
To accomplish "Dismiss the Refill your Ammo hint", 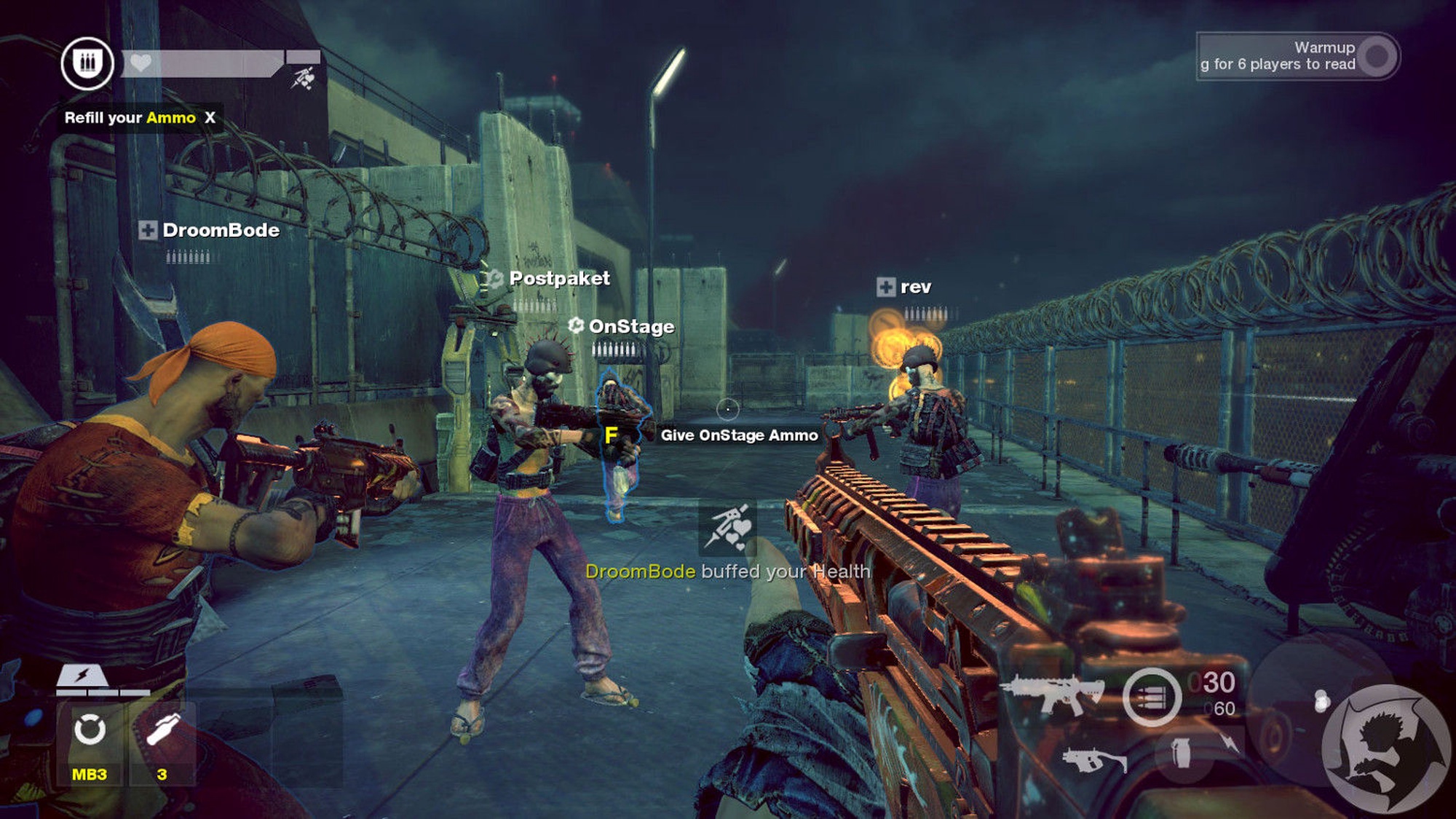I will pyautogui.click(x=210, y=118).
